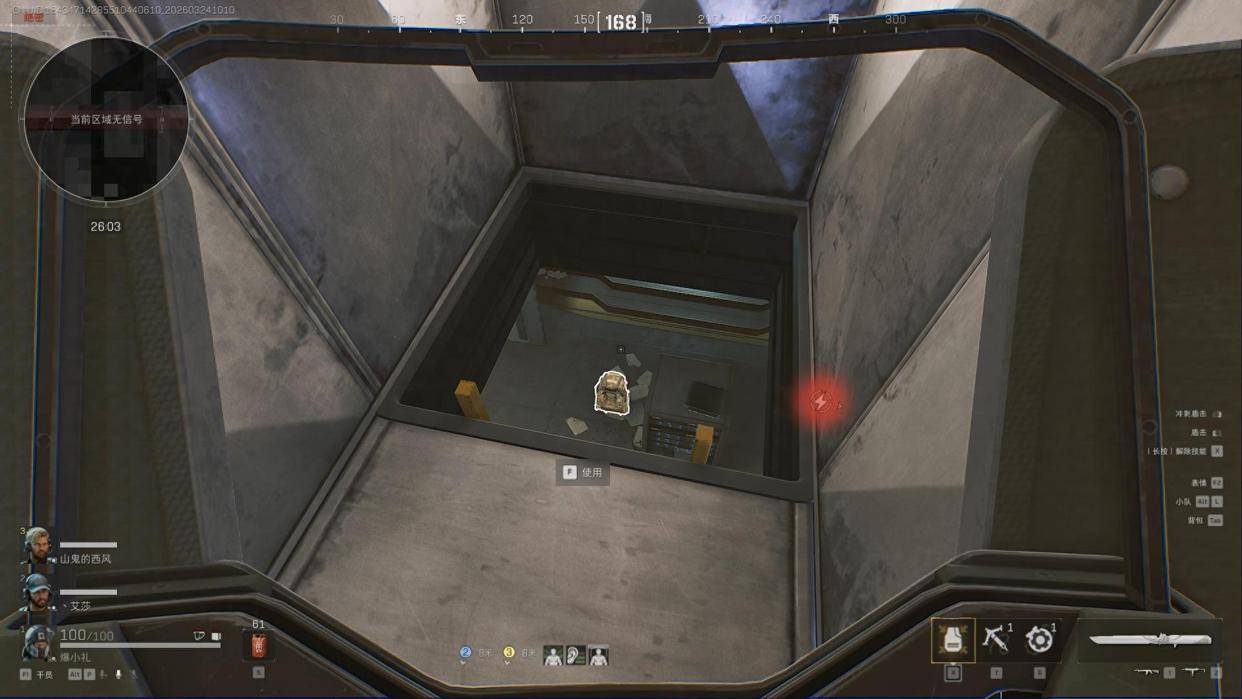Click the ear hearing status icon
This screenshot has height=699, width=1242.
pos(575,656)
